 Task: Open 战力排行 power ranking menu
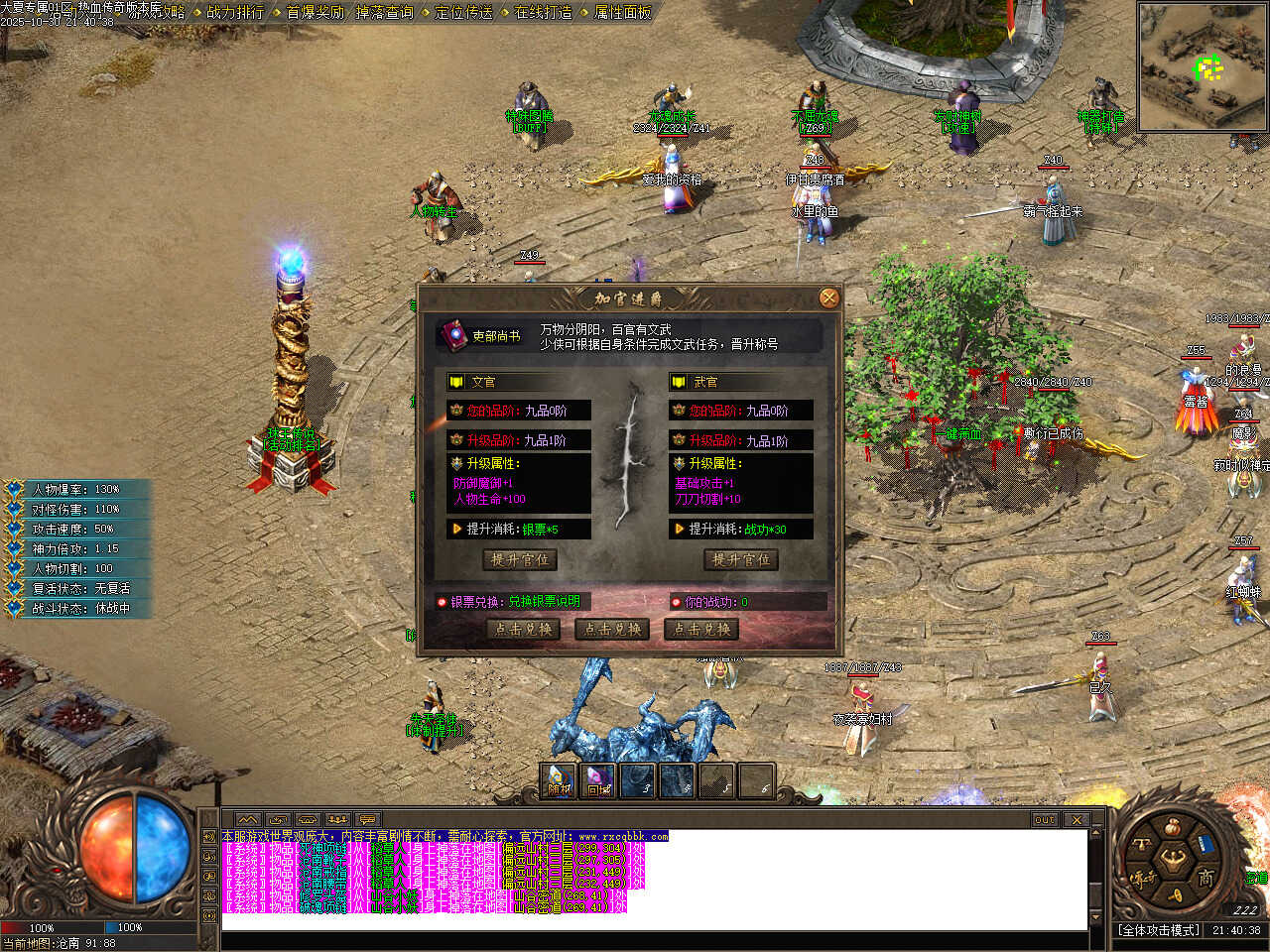coord(235,12)
